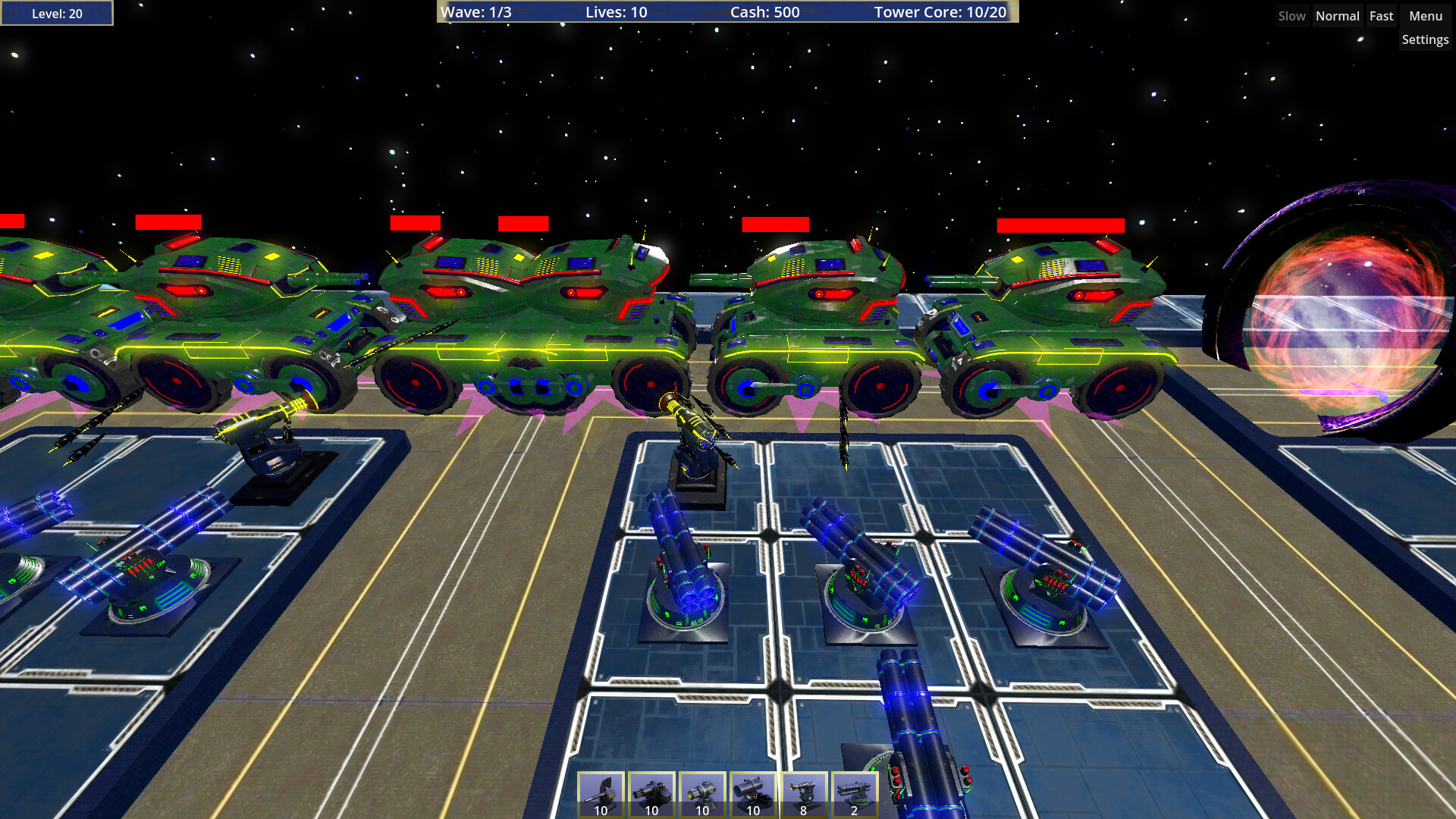
Task: Open the Menu
Action: pos(1424,15)
